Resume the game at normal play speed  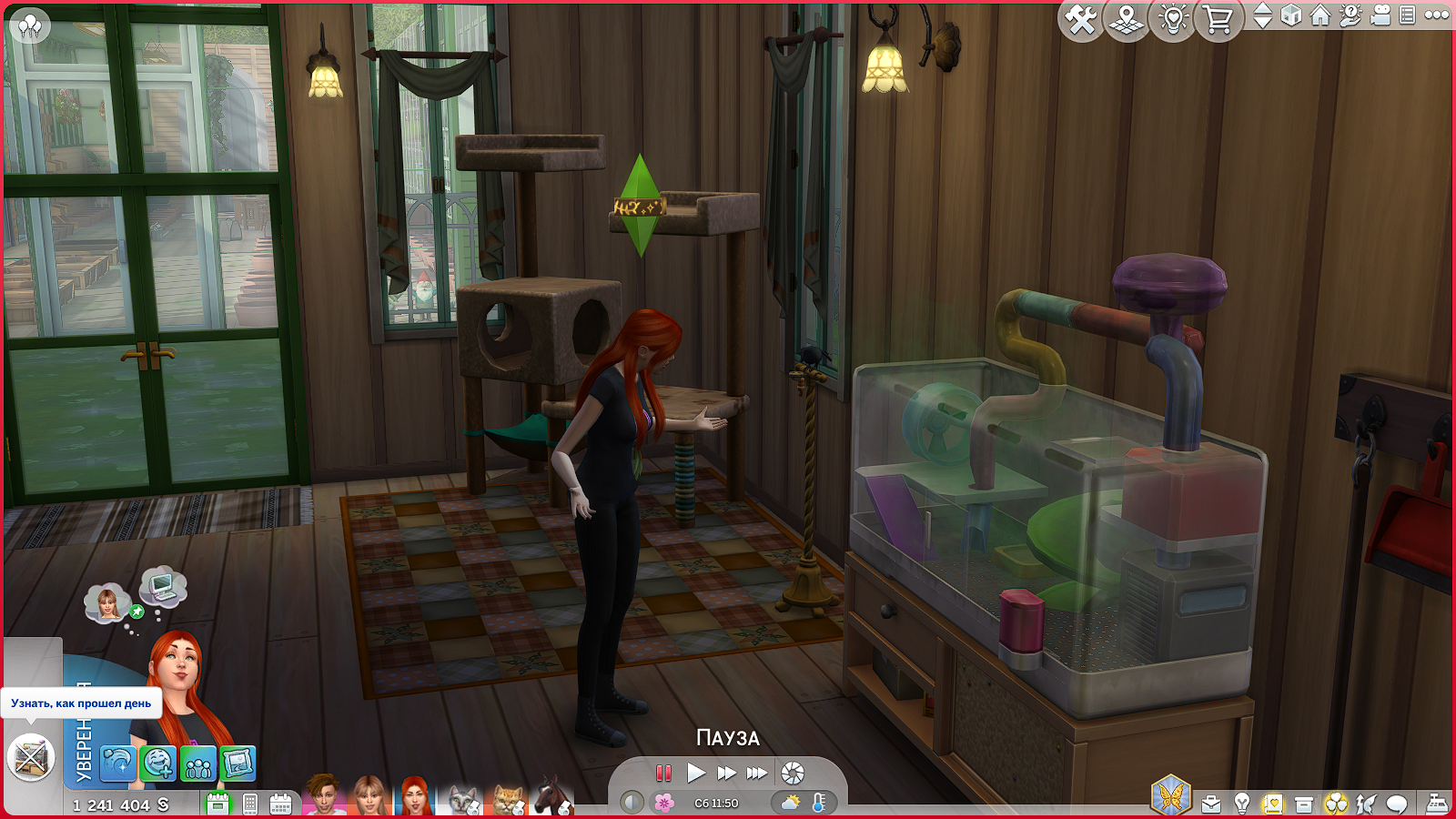(x=696, y=773)
